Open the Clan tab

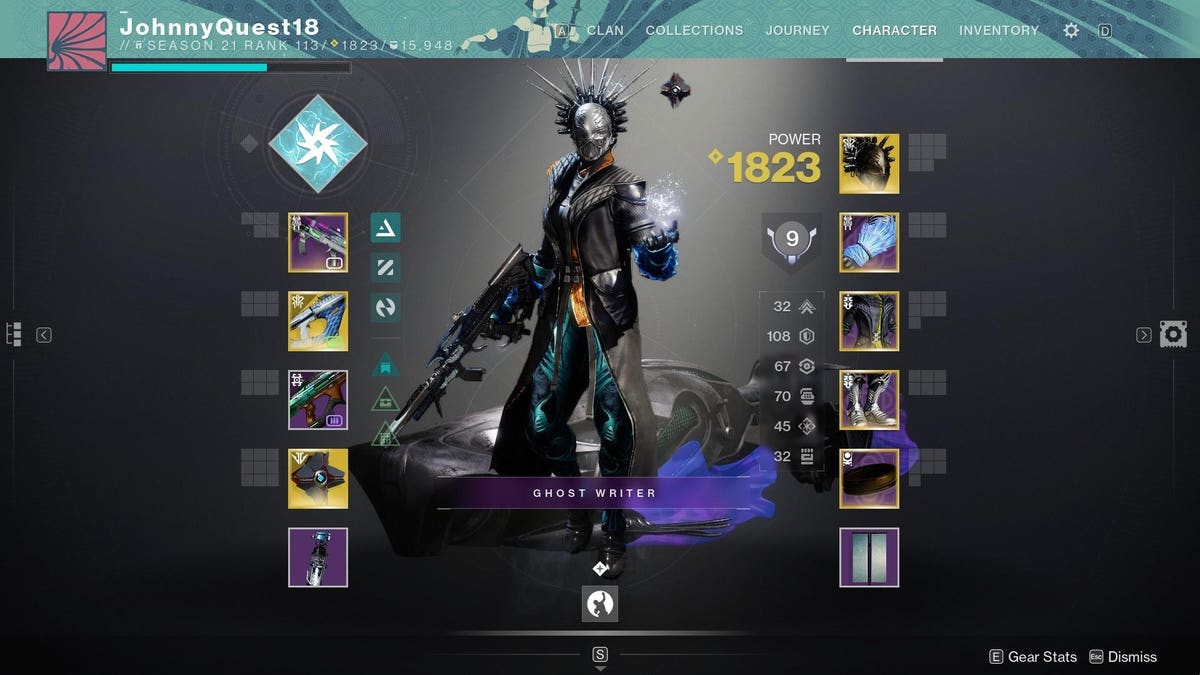coord(605,30)
